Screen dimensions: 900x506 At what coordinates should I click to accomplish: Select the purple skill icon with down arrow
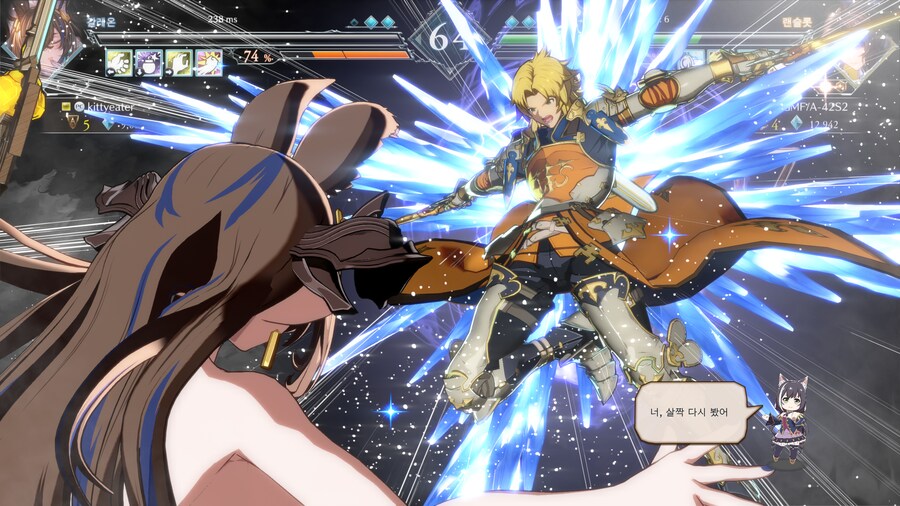click(x=149, y=62)
